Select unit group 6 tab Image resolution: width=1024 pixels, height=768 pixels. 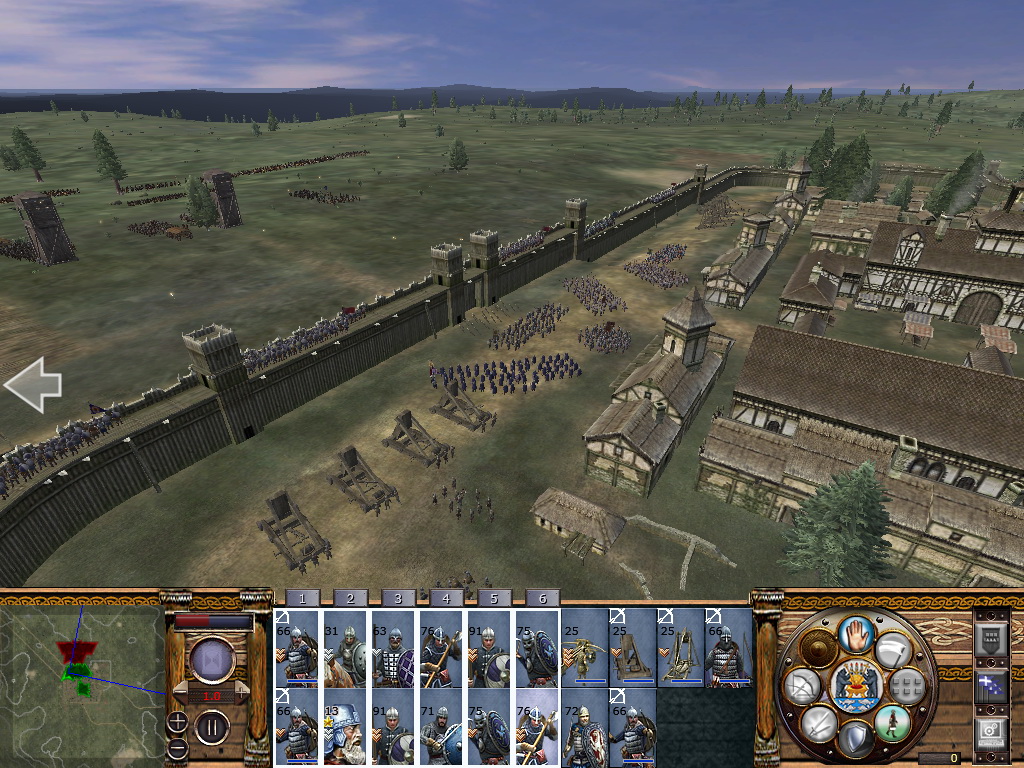point(542,598)
